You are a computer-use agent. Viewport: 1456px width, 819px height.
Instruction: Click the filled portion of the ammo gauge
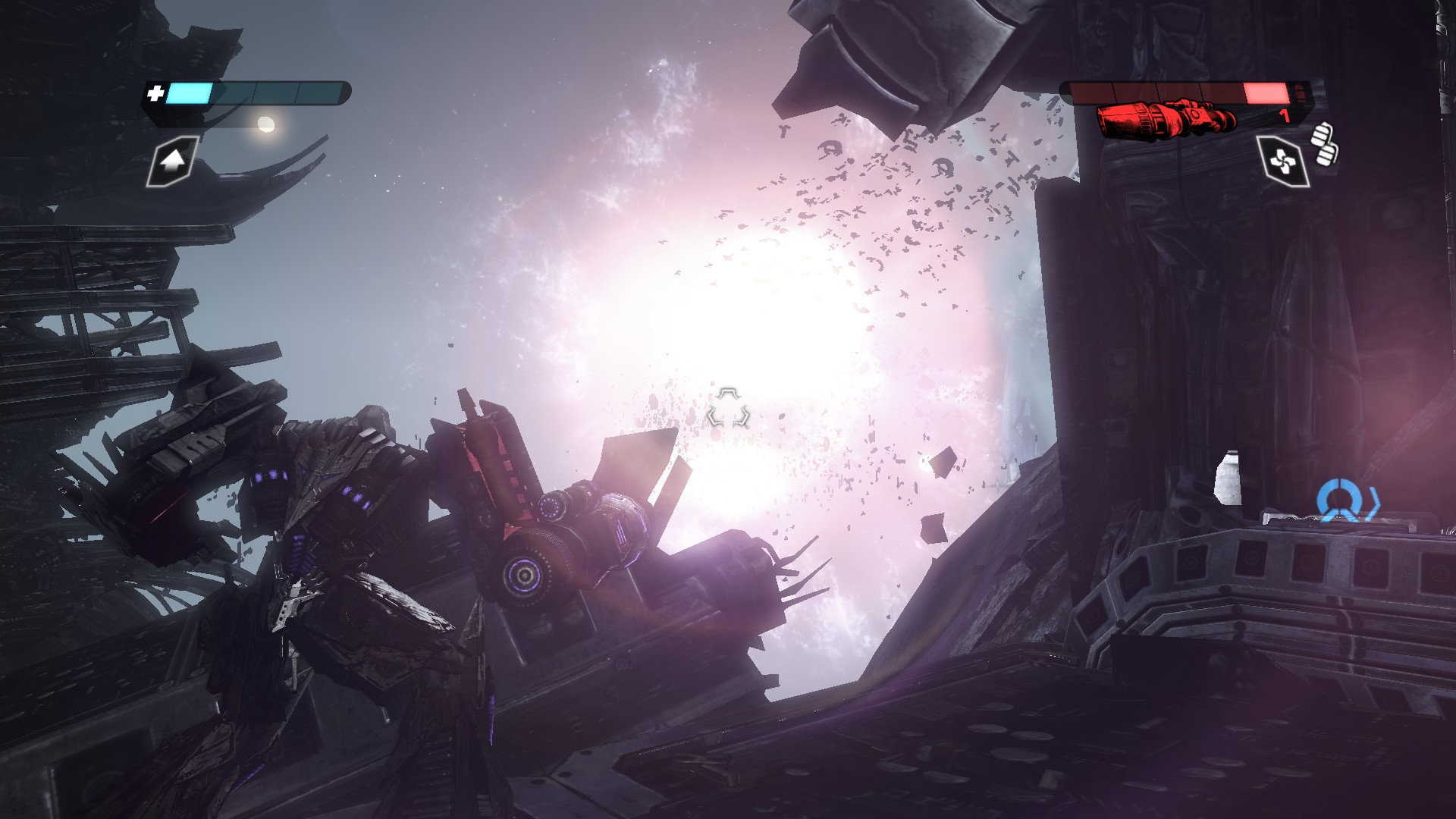coord(1268,91)
